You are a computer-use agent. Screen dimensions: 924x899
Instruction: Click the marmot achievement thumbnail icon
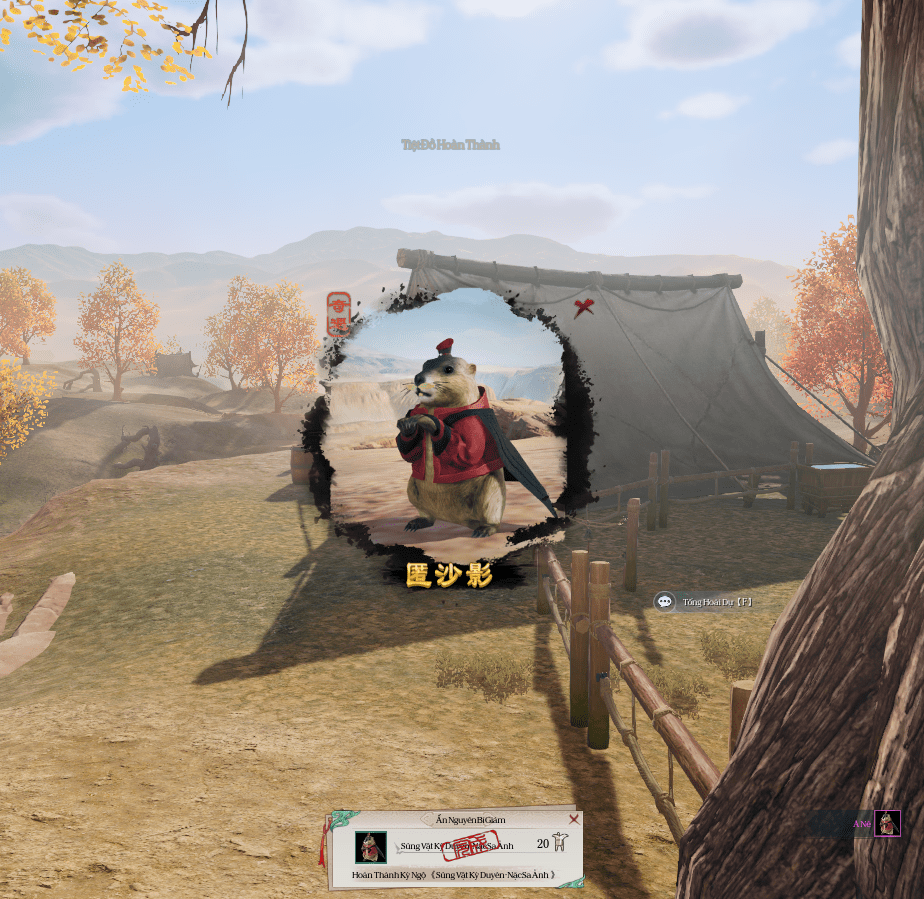(x=371, y=847)
